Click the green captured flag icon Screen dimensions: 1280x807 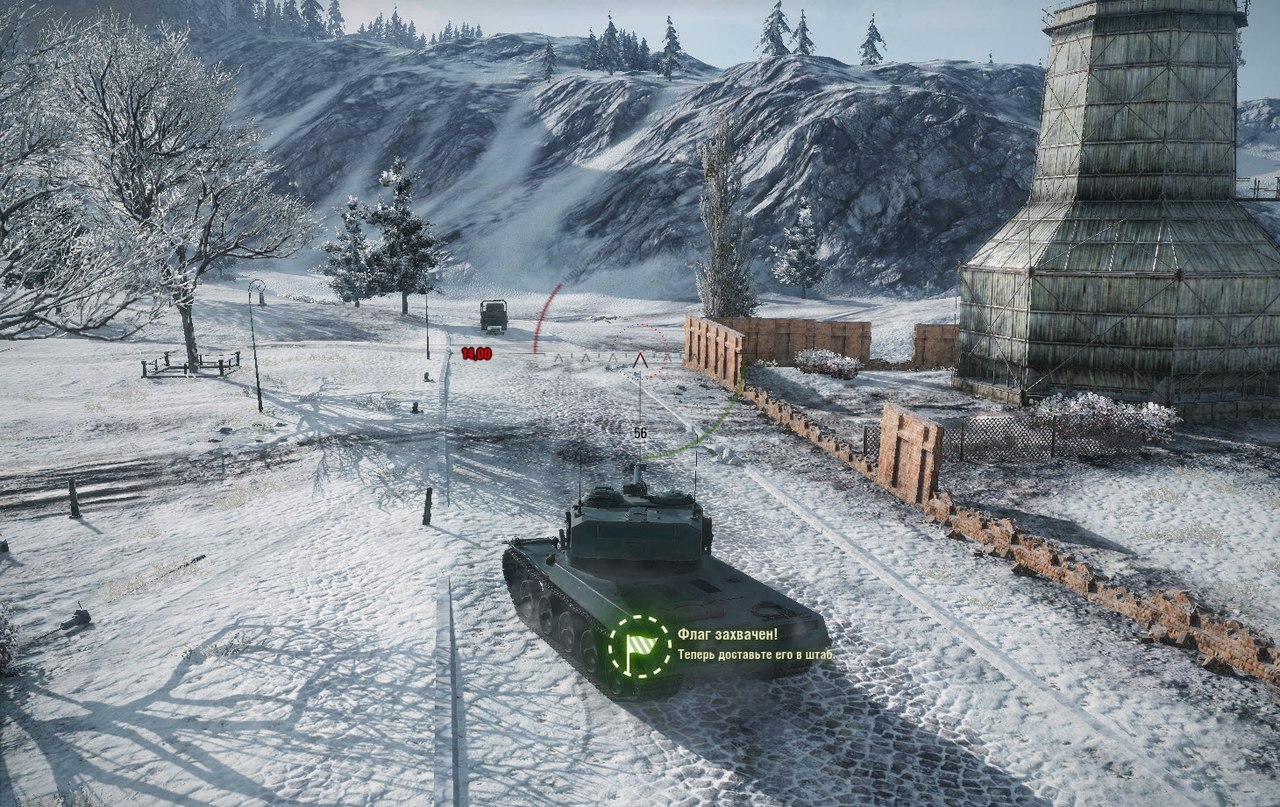tap(639, 646)
